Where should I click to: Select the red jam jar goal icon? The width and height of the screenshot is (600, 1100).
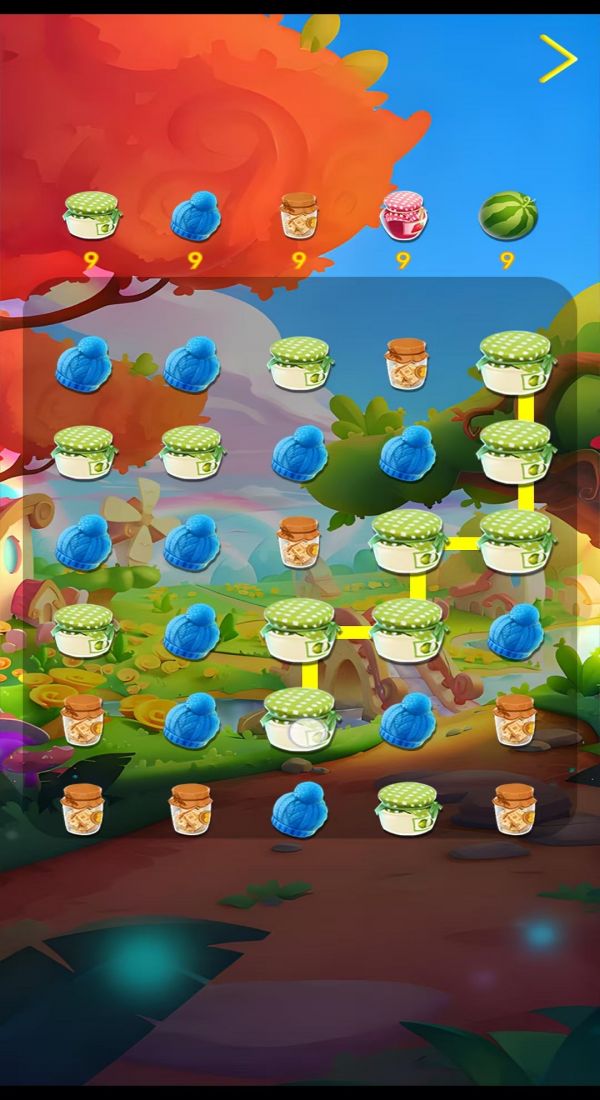pyautogui.click(x=403, y=216)
